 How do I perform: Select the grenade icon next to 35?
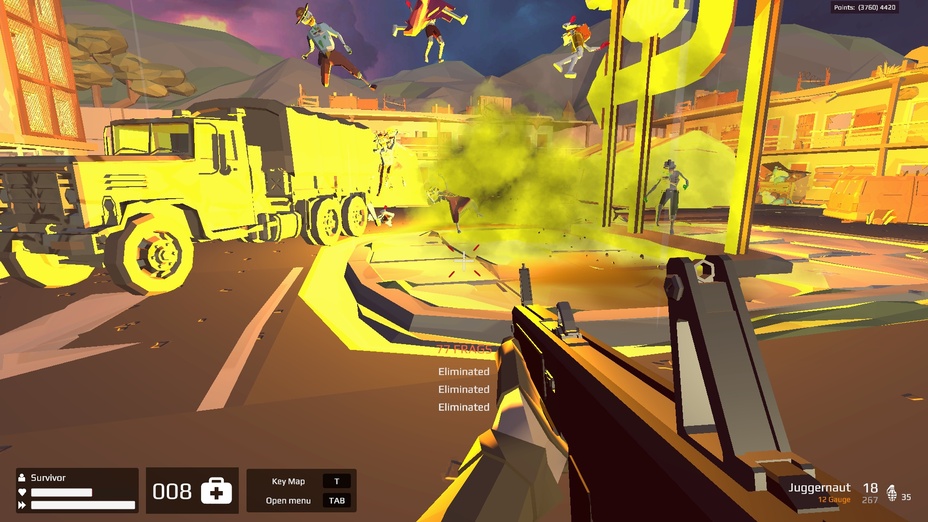(x=892, y=495)
